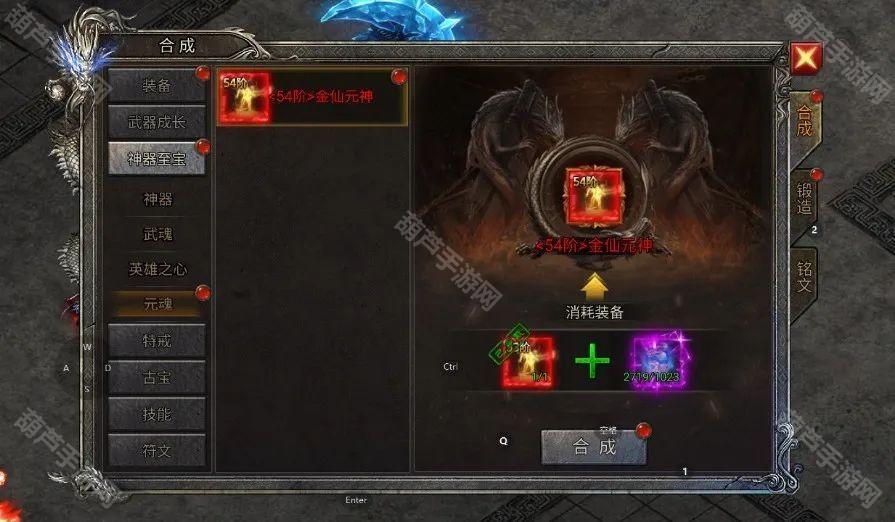Click the red consumed equipment slot
The width and height of the screenshot is (895, 522).
pyautogui.click(x=527, y=361)
